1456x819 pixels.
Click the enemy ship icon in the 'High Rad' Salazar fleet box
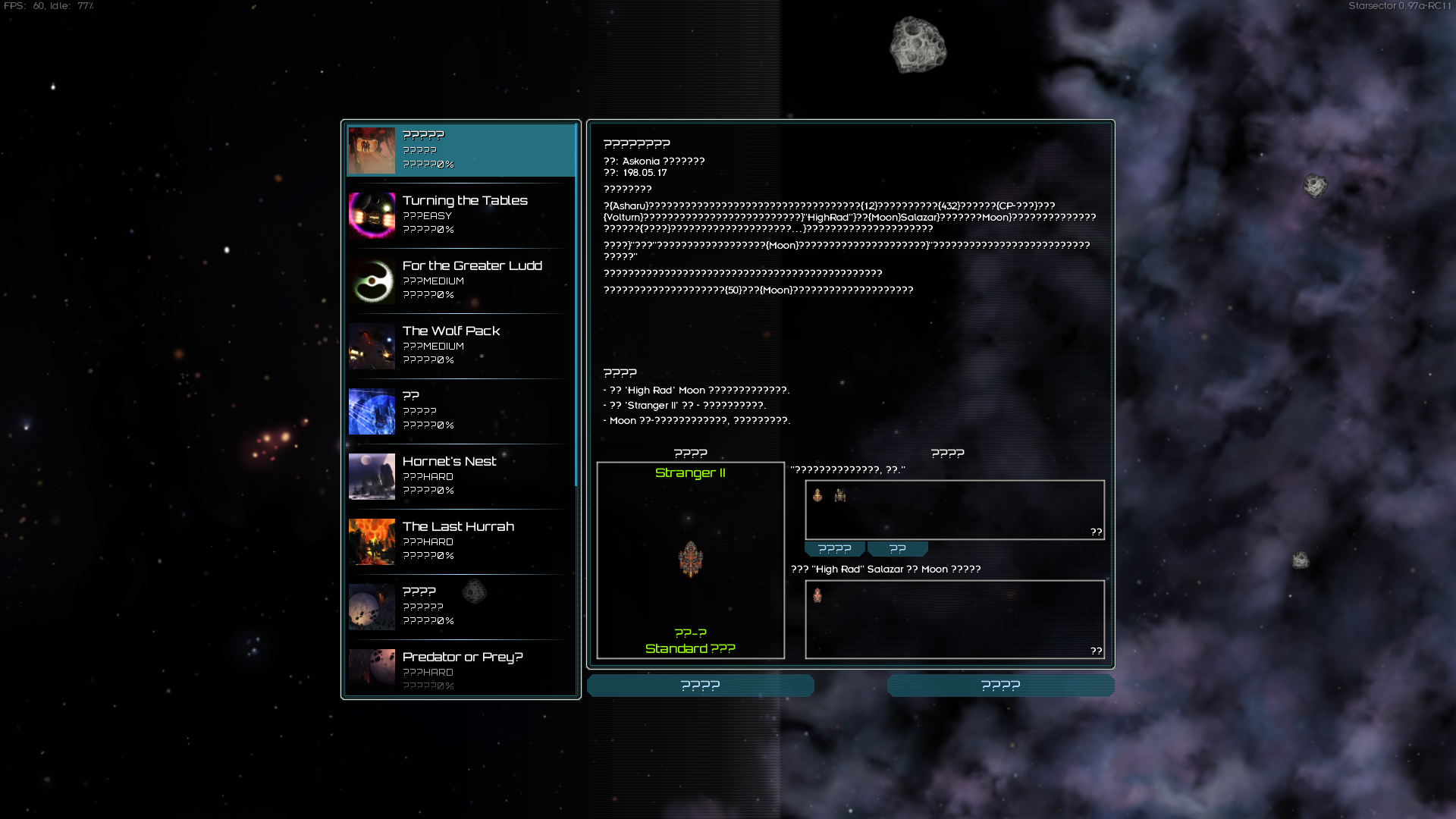817,596
